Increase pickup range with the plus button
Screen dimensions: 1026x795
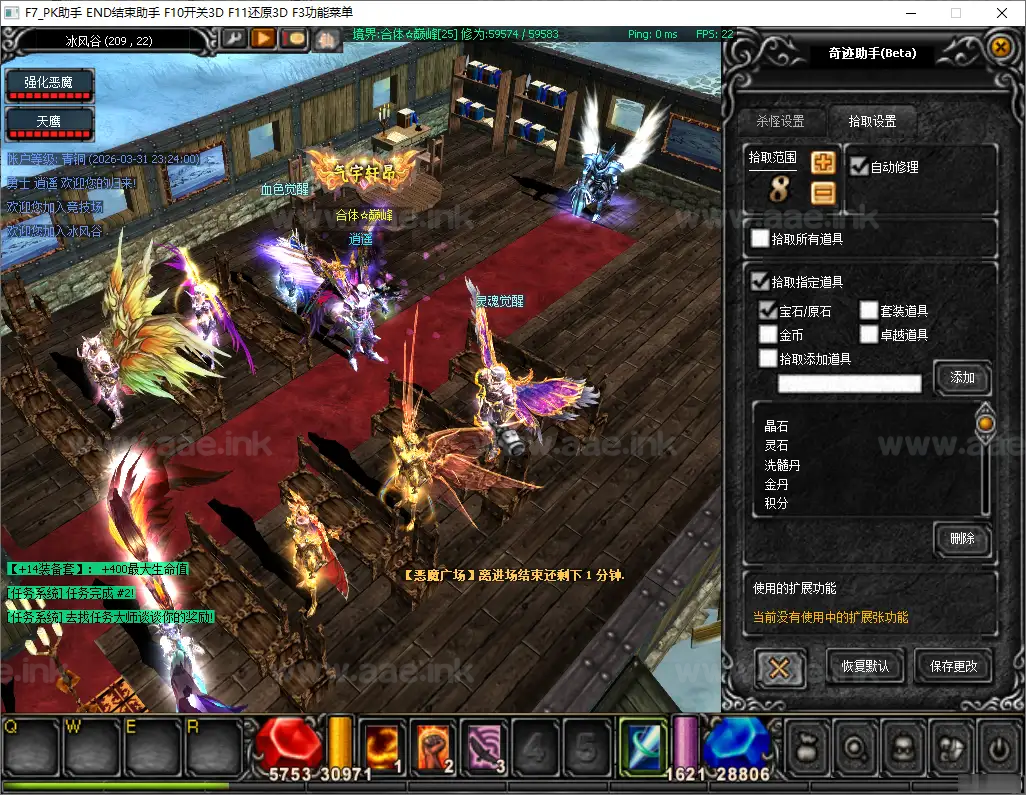[x=823, y=163]
